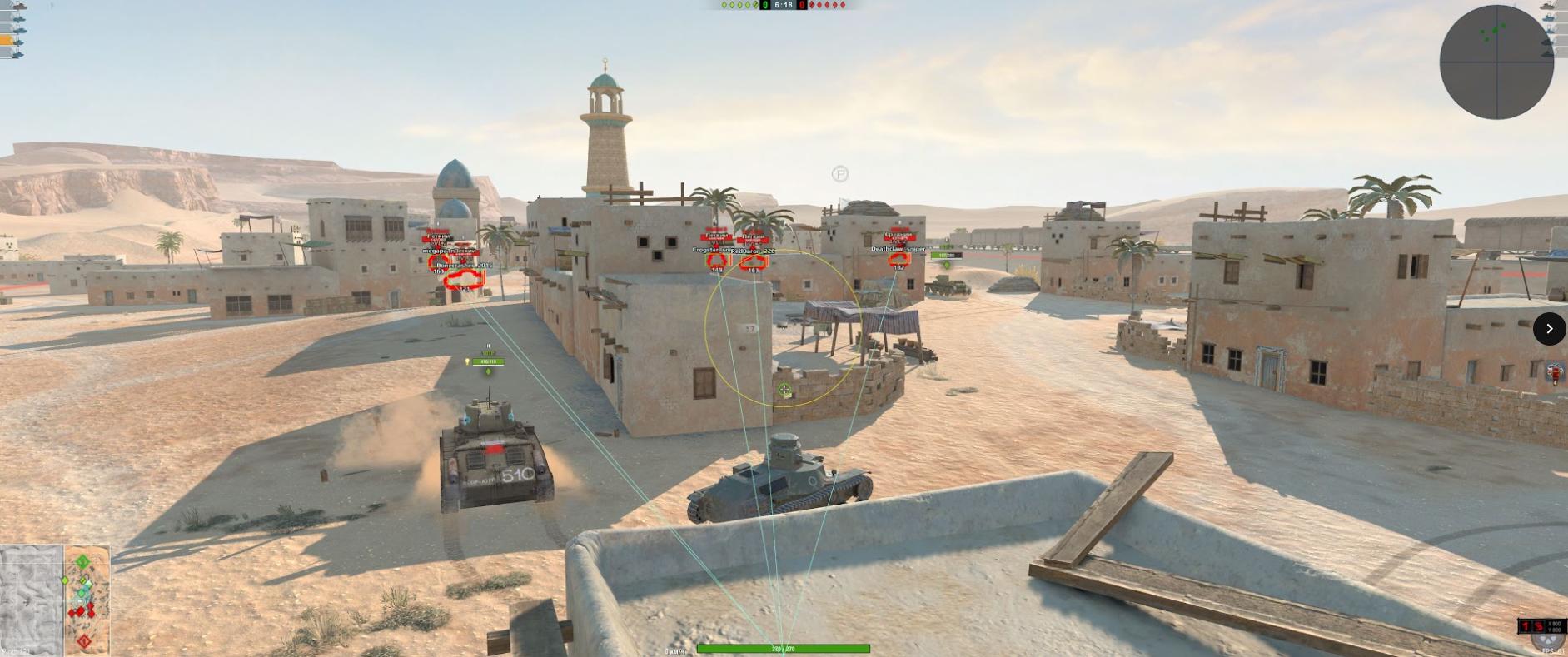
Task: Target the Bonecrasher_2015 enemy marker
Action: point(464,278)
